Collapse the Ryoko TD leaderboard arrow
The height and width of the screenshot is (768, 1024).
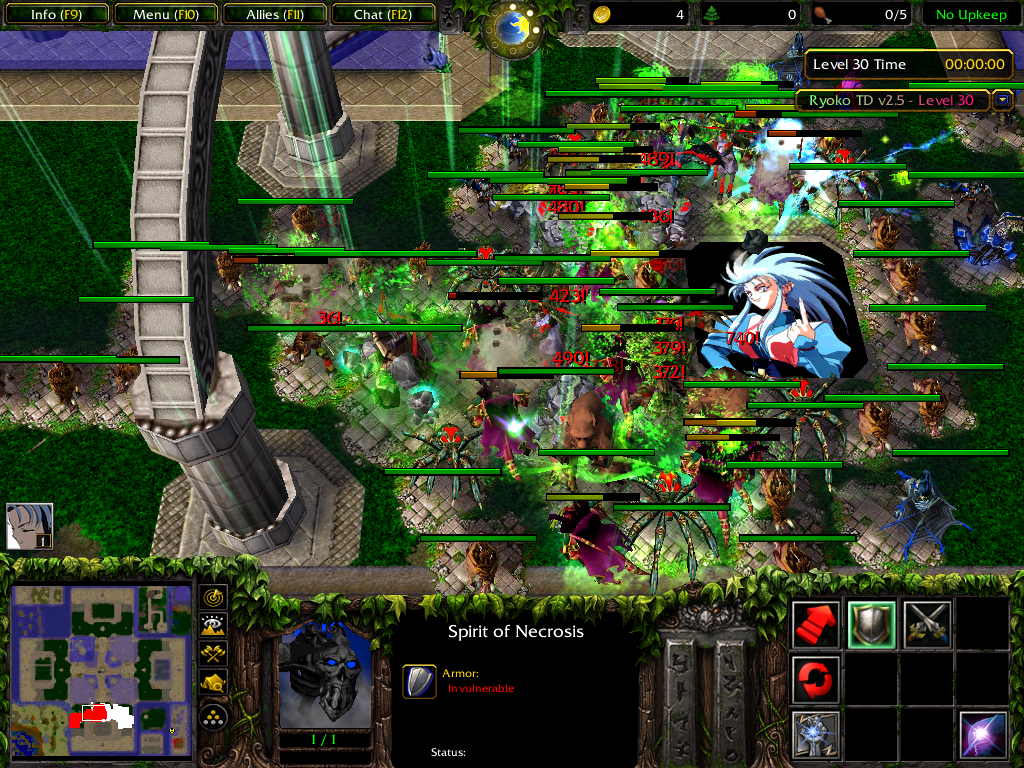pos(1003,100)
